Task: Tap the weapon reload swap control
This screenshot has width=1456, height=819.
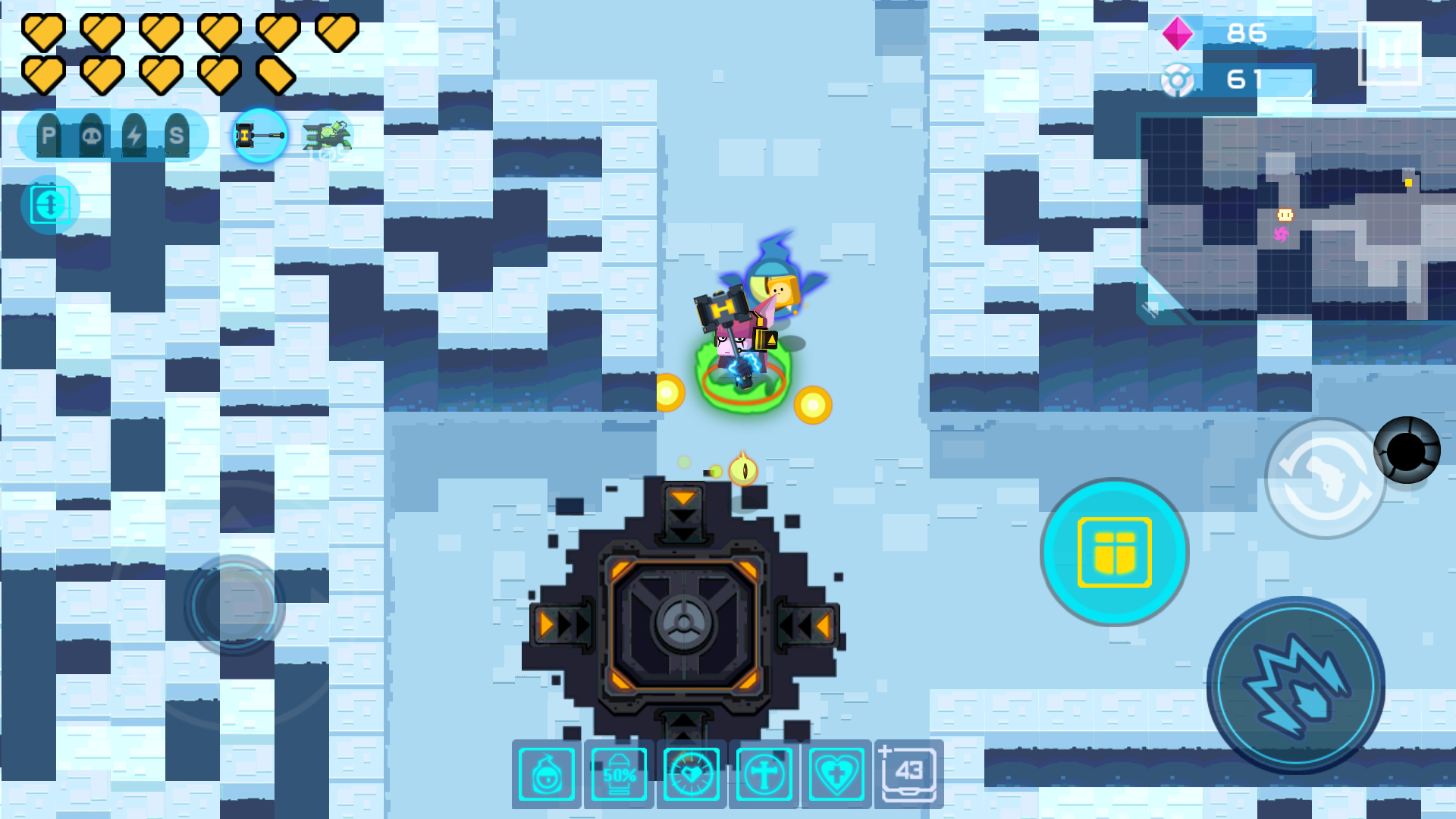Action: click(x=1326, y=479)
